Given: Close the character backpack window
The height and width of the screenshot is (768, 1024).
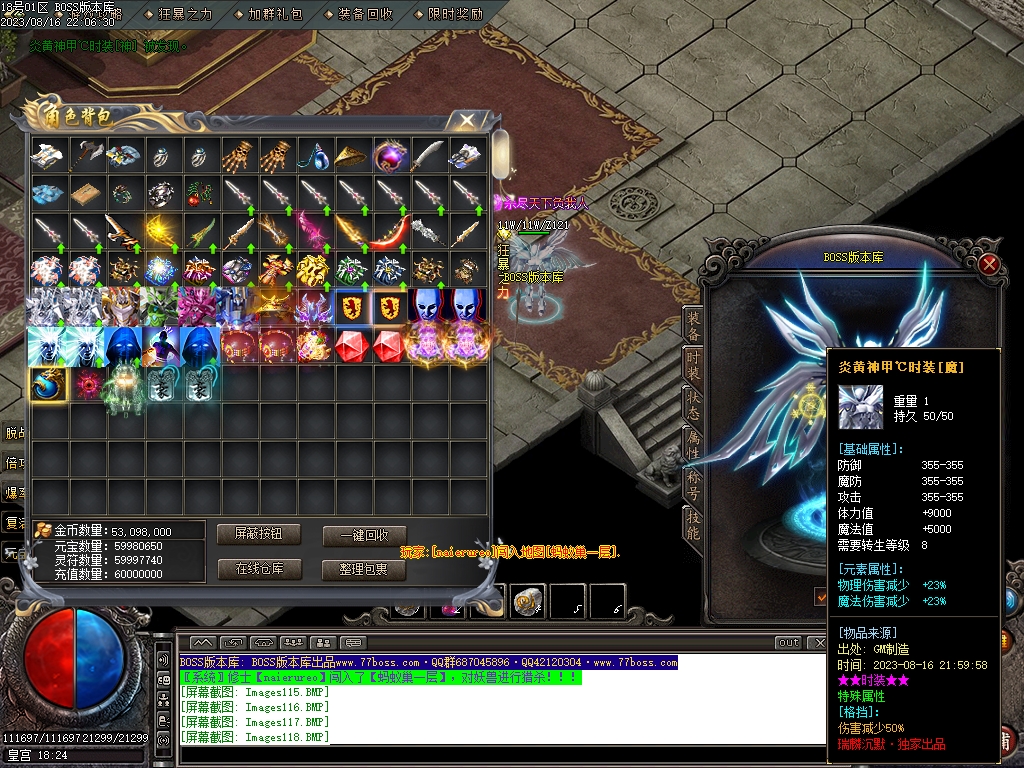Looking at the screenshot, I should click(467, 121).
